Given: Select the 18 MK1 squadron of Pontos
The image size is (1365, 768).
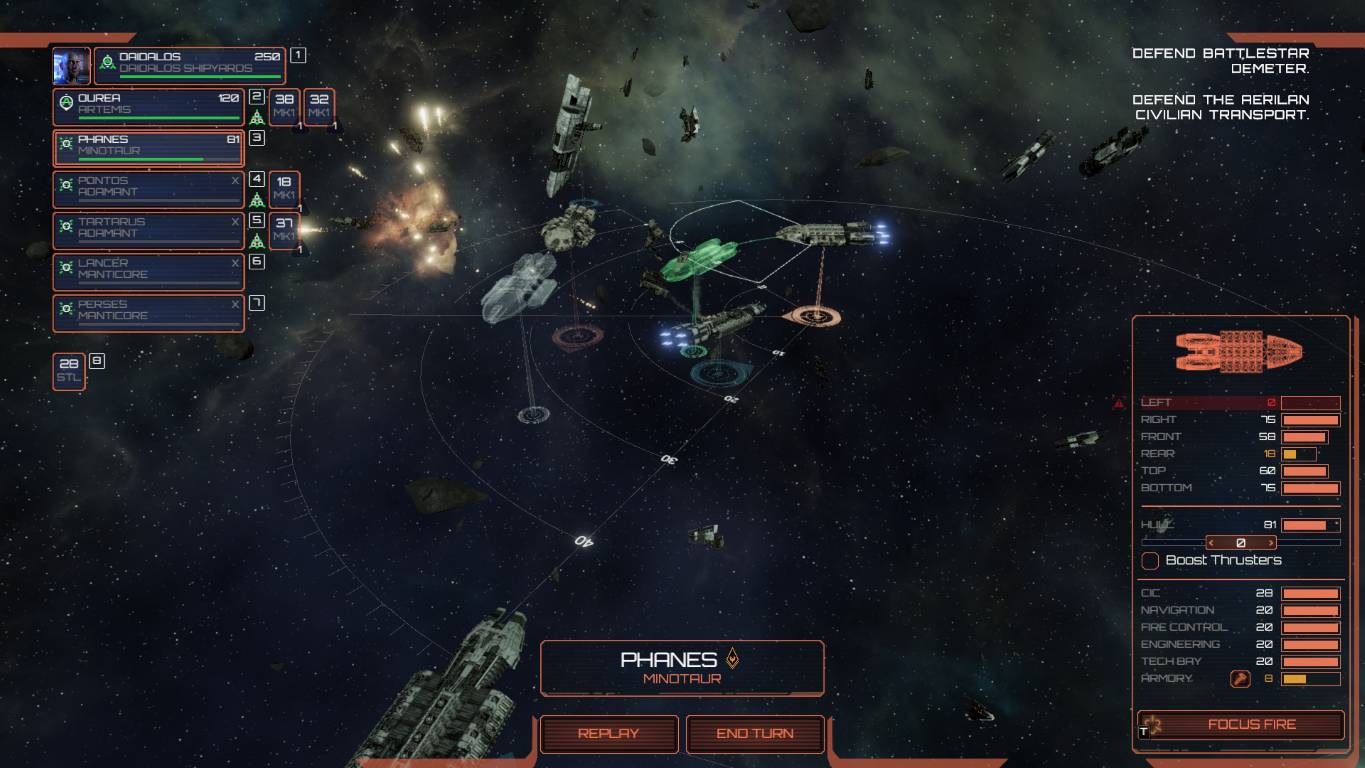Looking at the screenshot, I should click(x=285, y=189).
